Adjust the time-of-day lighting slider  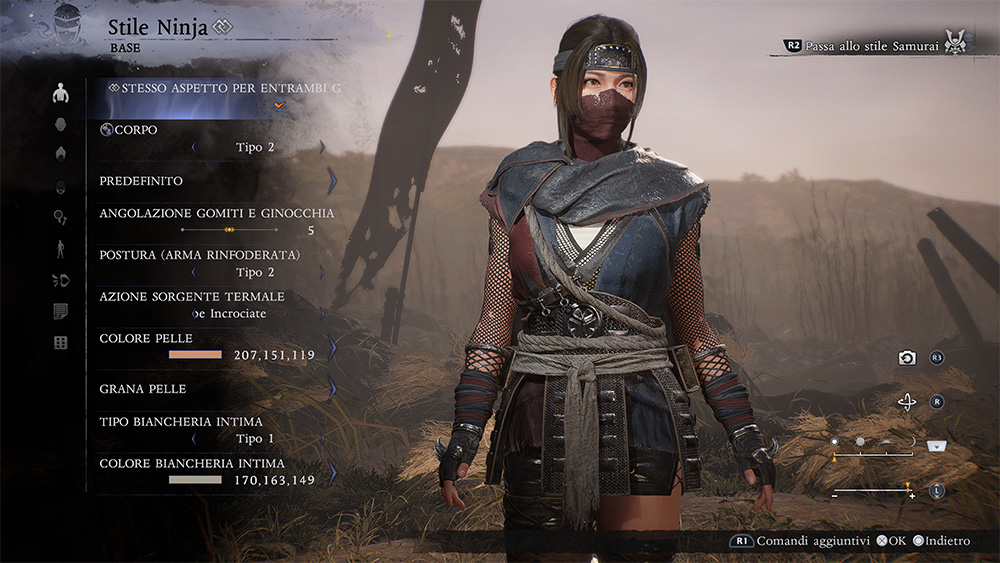[x=874, y=453]
